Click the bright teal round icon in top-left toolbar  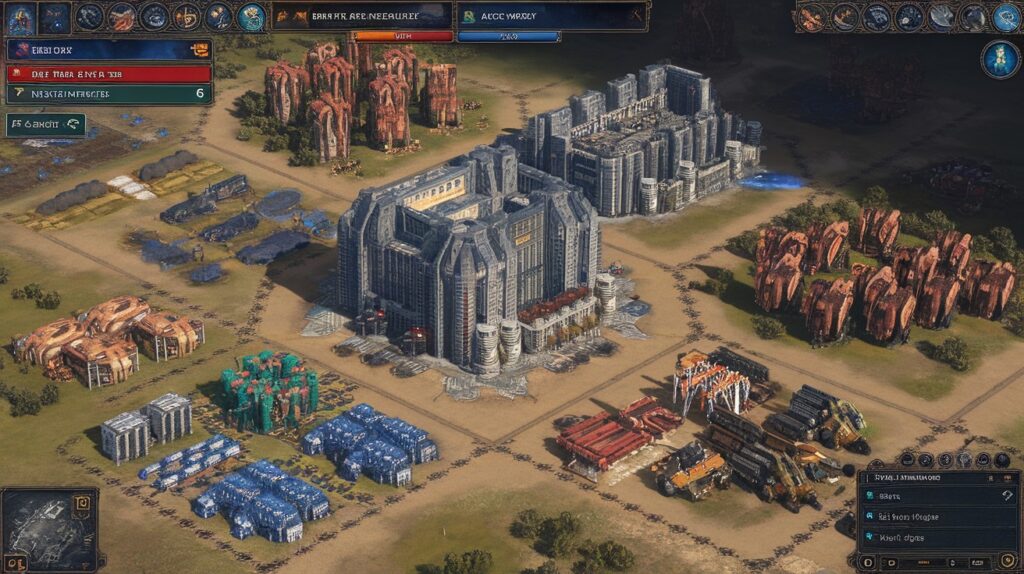click(x=251, y=16)
